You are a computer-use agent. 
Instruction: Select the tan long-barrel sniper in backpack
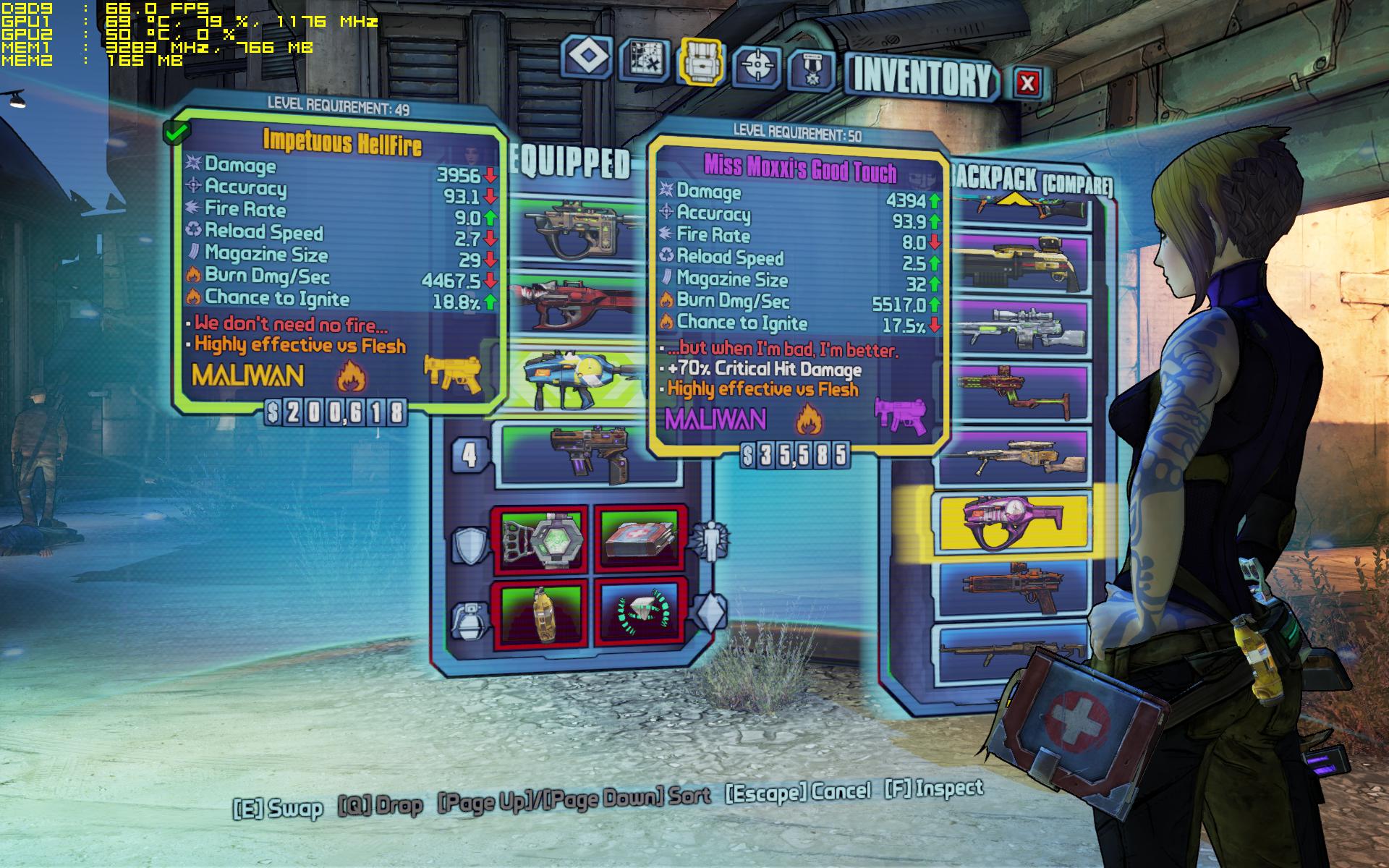(1013, 457)
